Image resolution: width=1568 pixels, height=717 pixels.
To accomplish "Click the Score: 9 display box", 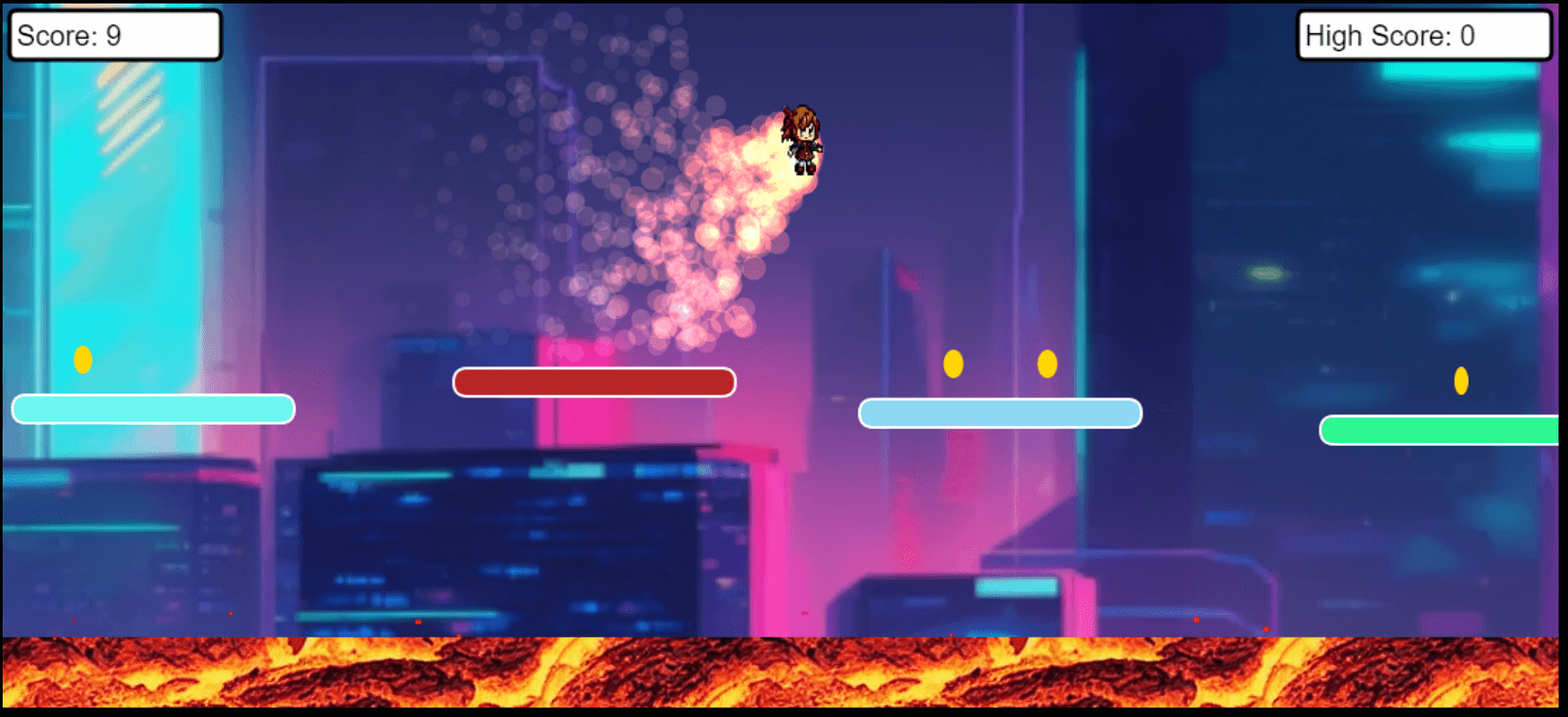I will coord(115,34).
